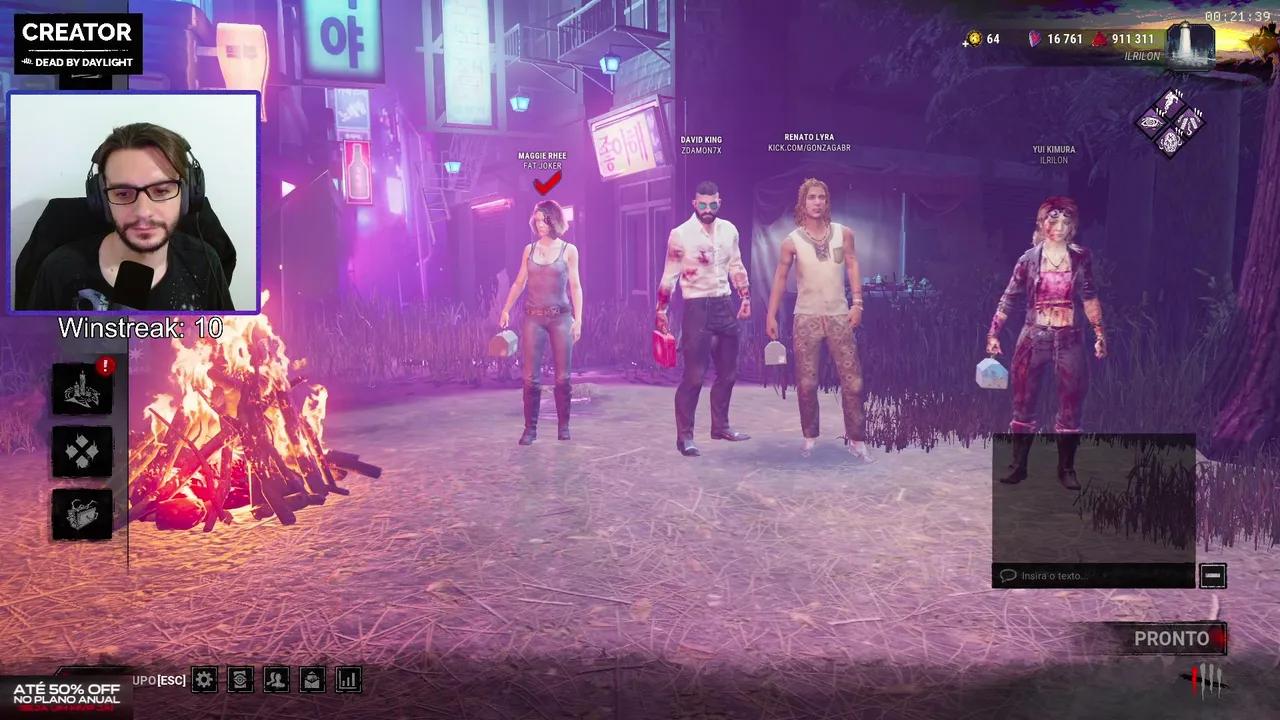
Task: Open the friends list icon
Action: point(276,679)
